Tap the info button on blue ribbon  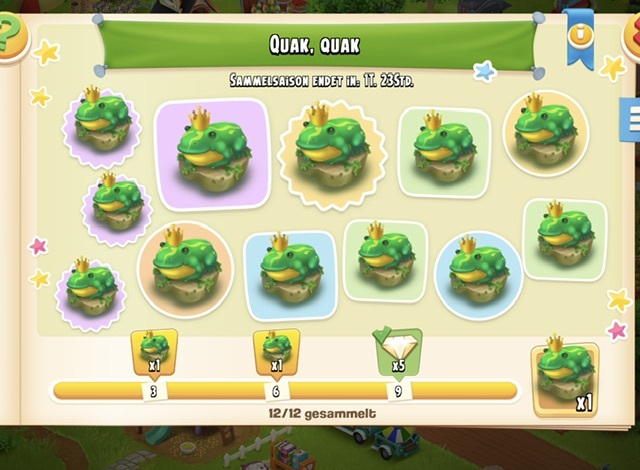click(x=578, y=34)
